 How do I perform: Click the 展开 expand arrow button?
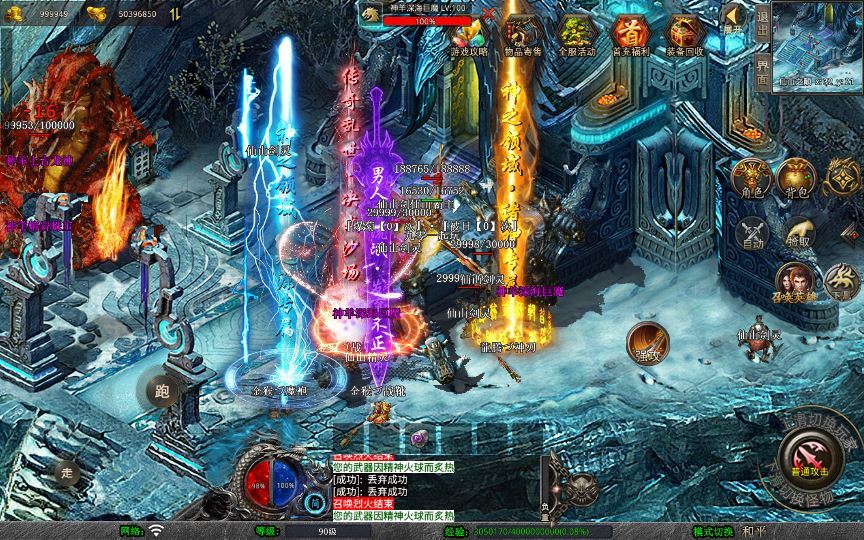(735, 22)
